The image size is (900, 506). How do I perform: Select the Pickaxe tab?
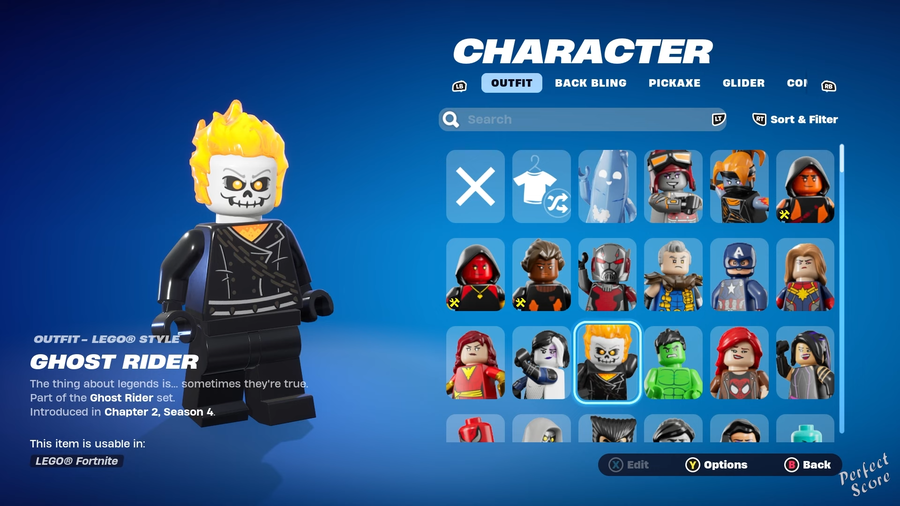point(674,83)
